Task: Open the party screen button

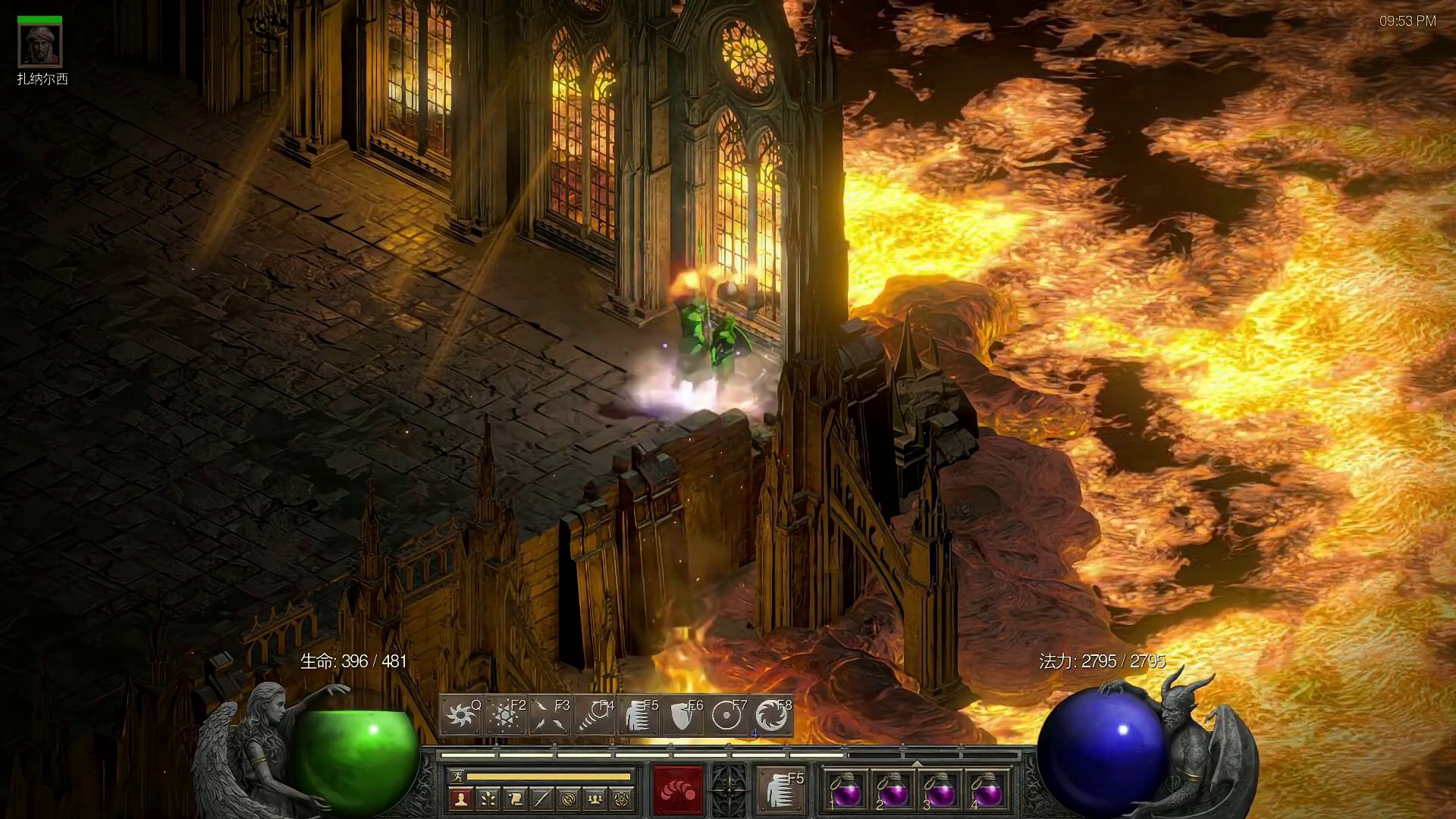Action: [x=596, y=799]
